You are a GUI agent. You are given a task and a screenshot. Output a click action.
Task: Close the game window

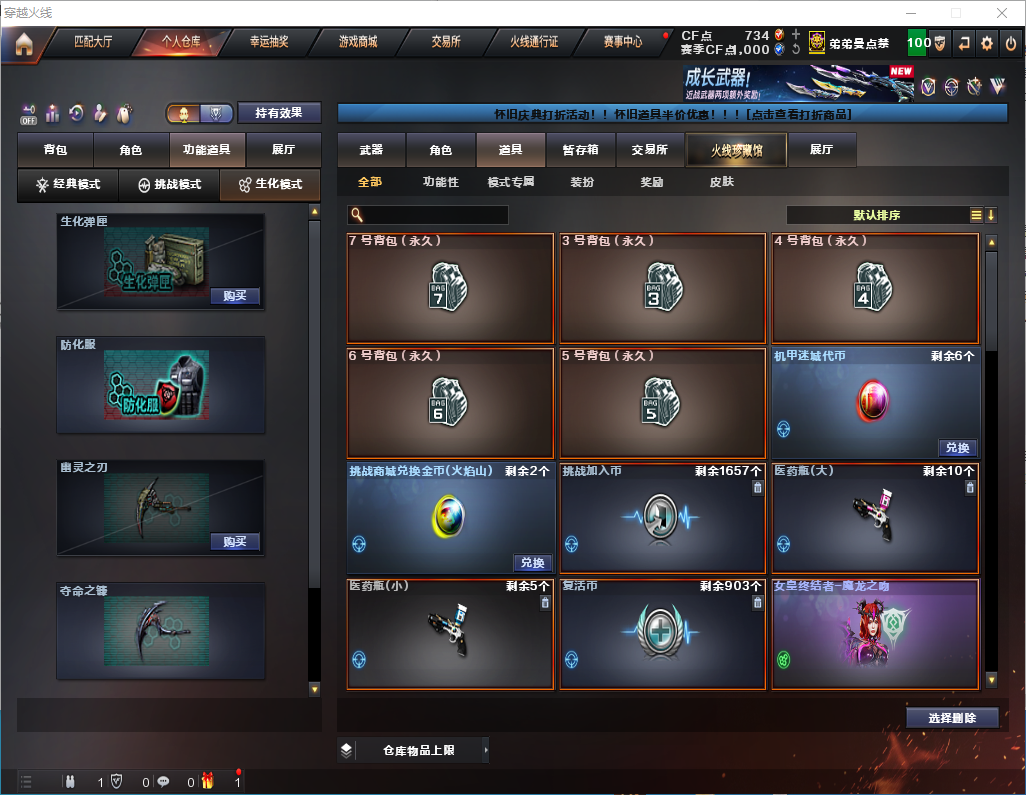(x=1001, y=13)
